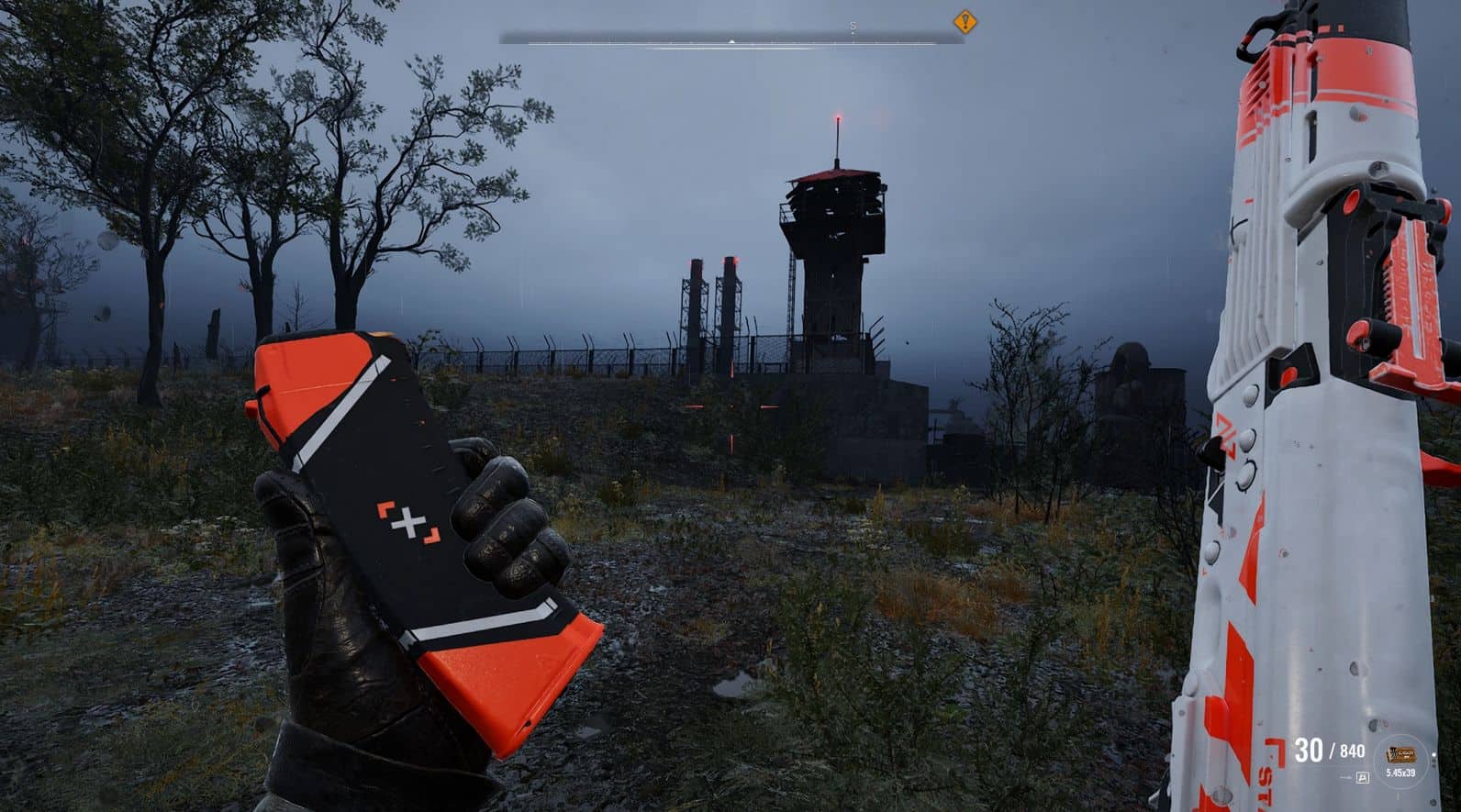Select the 5.45x39 ammo type icon
This screenshot has width=1461, height=812.
click(x=1400, y=755)
